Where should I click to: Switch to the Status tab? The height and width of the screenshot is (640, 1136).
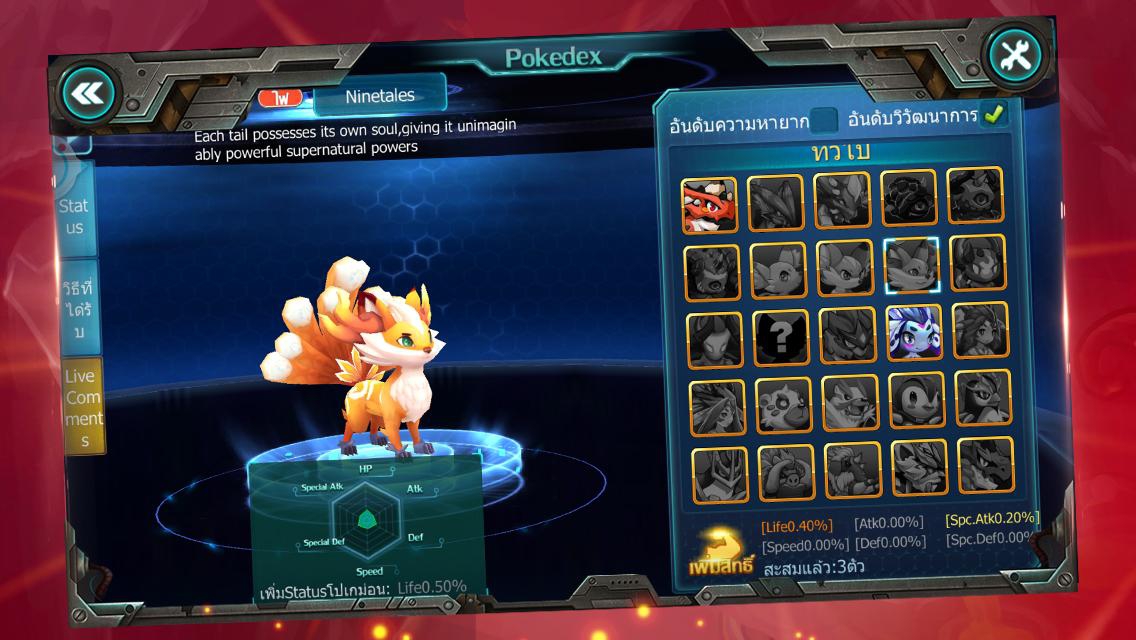click(x=75, y=216)
